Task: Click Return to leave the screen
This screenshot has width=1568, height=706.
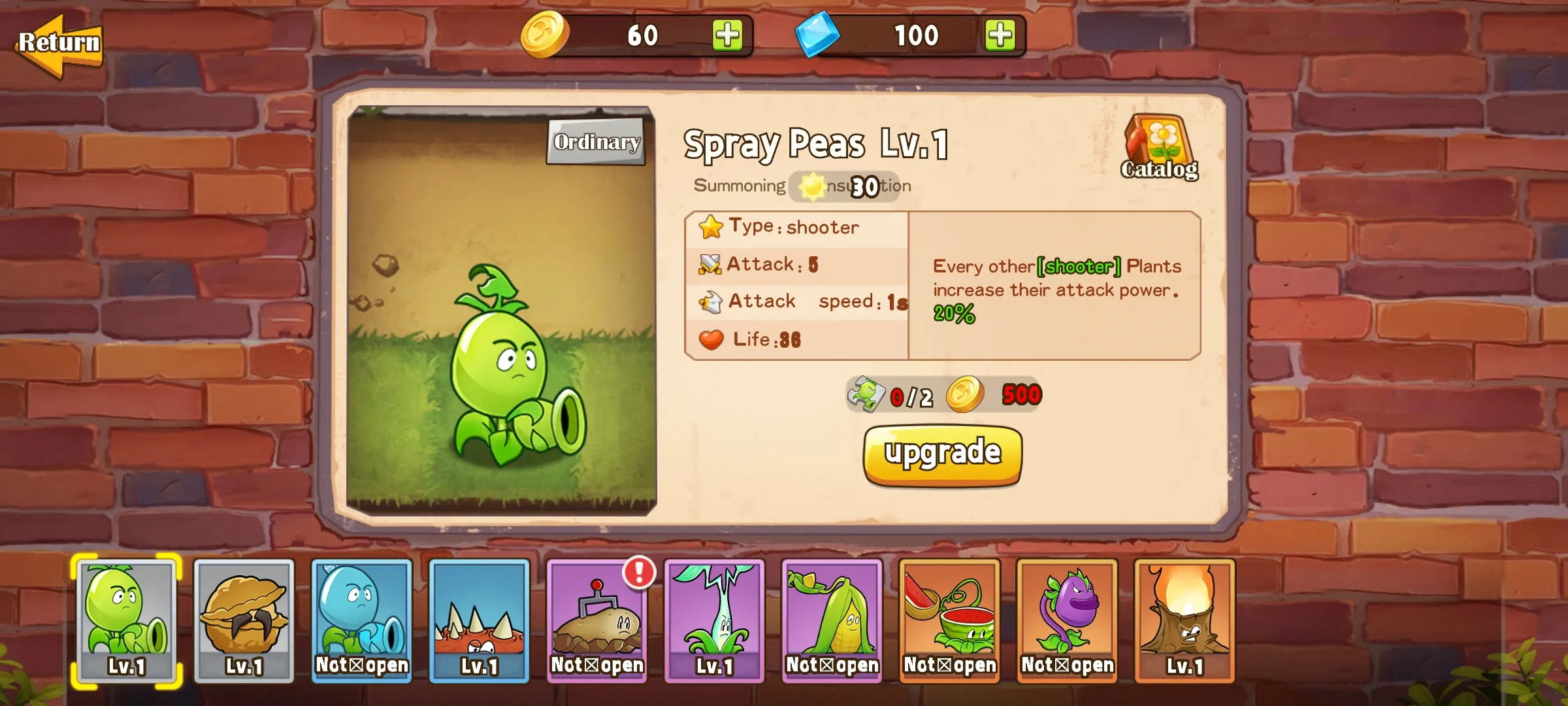Action: (60, 42)
